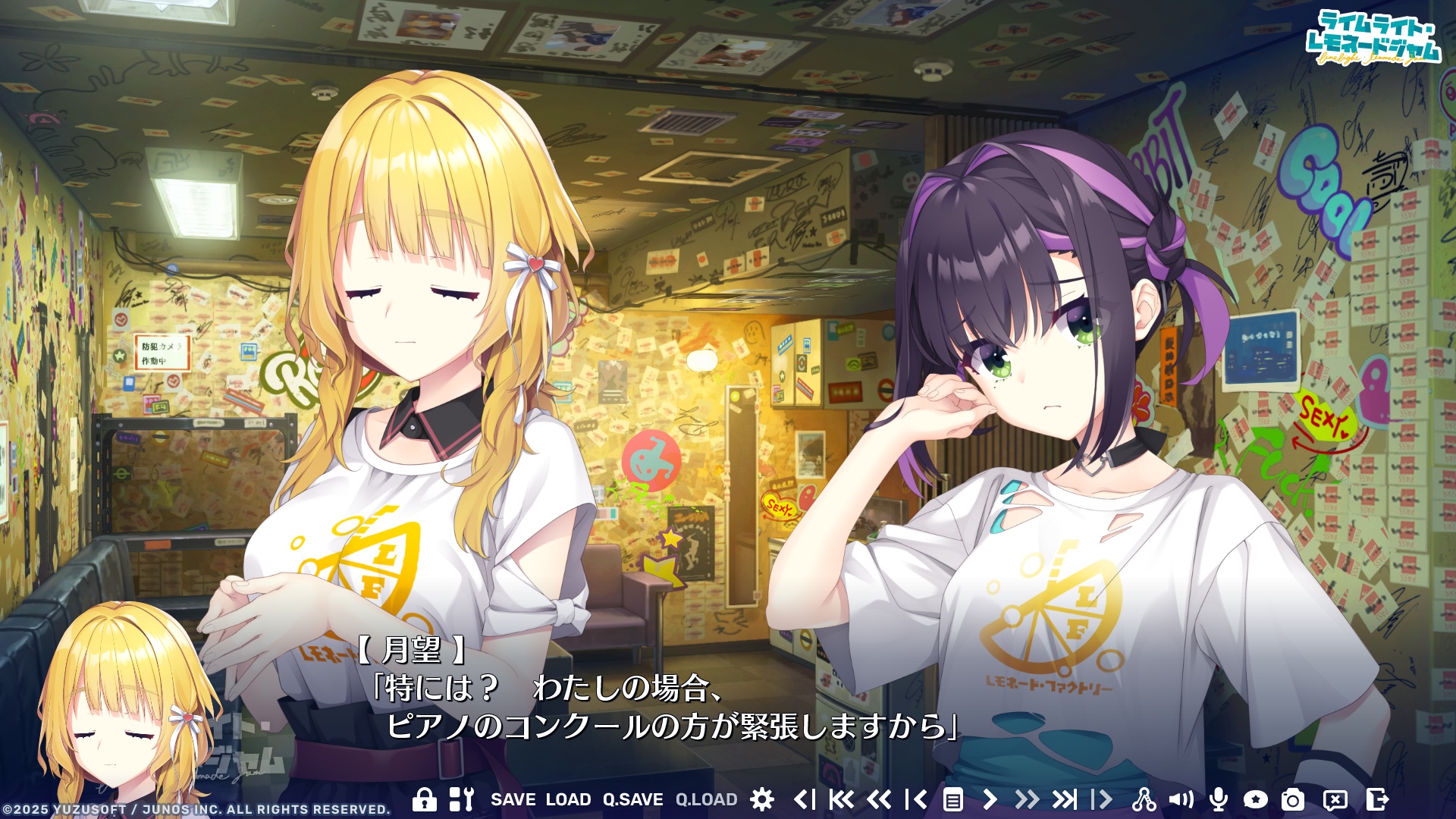Viewport: 1456px width, 819px height.
Task: Jump to the start with the leftmost skip icon
Action: click(x=841, y=798)
